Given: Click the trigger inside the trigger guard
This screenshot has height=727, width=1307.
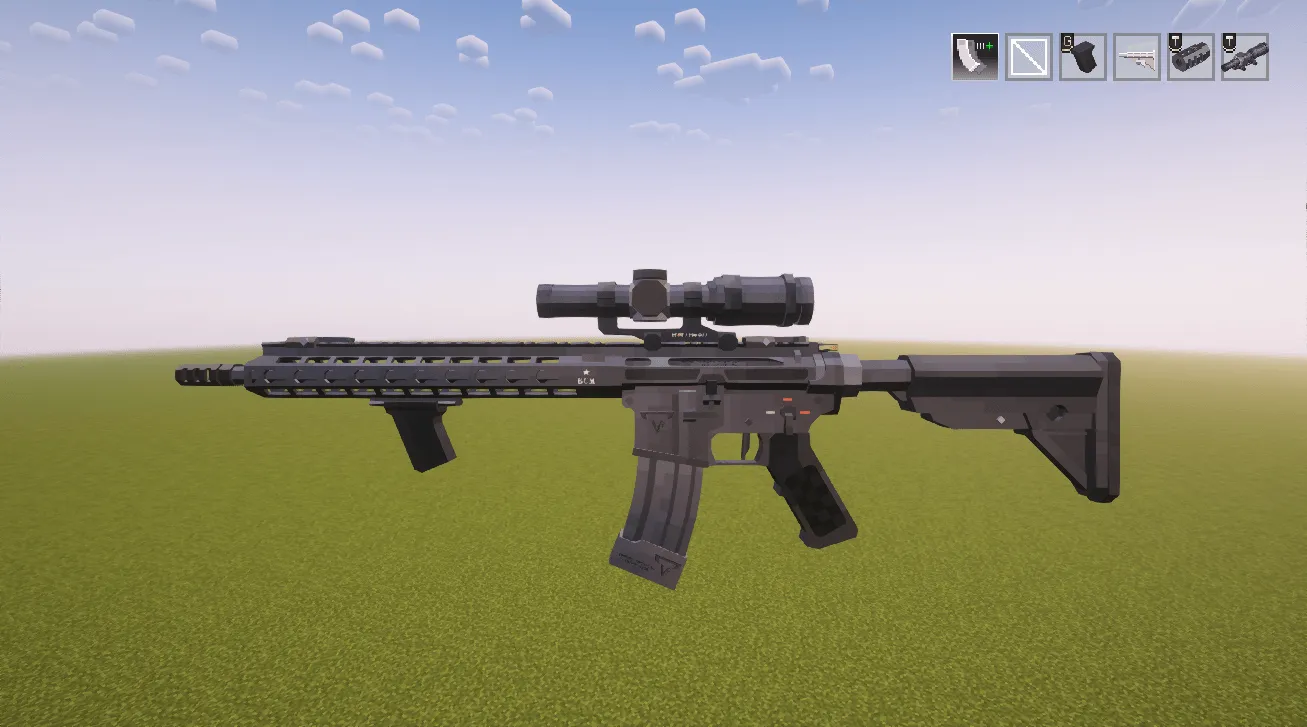Looking at the screenshot, I should pos(747,445).
